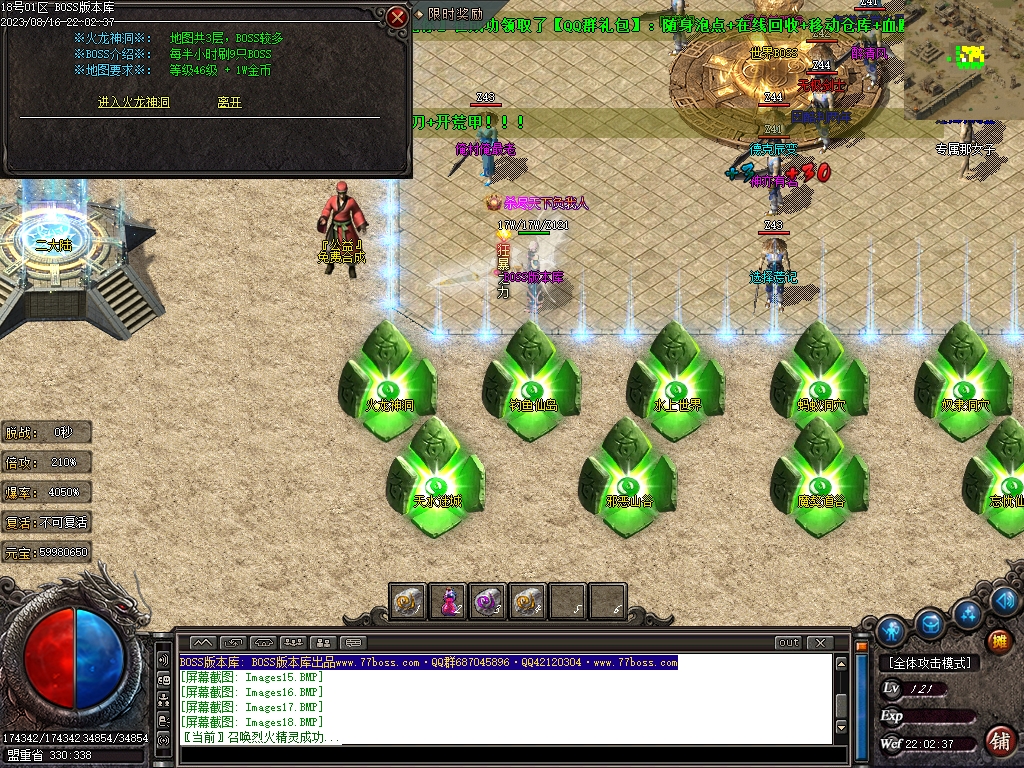Image resolution: width=1024 pixels, height=768 pixels.
Task: Open the blue character figure icon
Action: [891, 630]
